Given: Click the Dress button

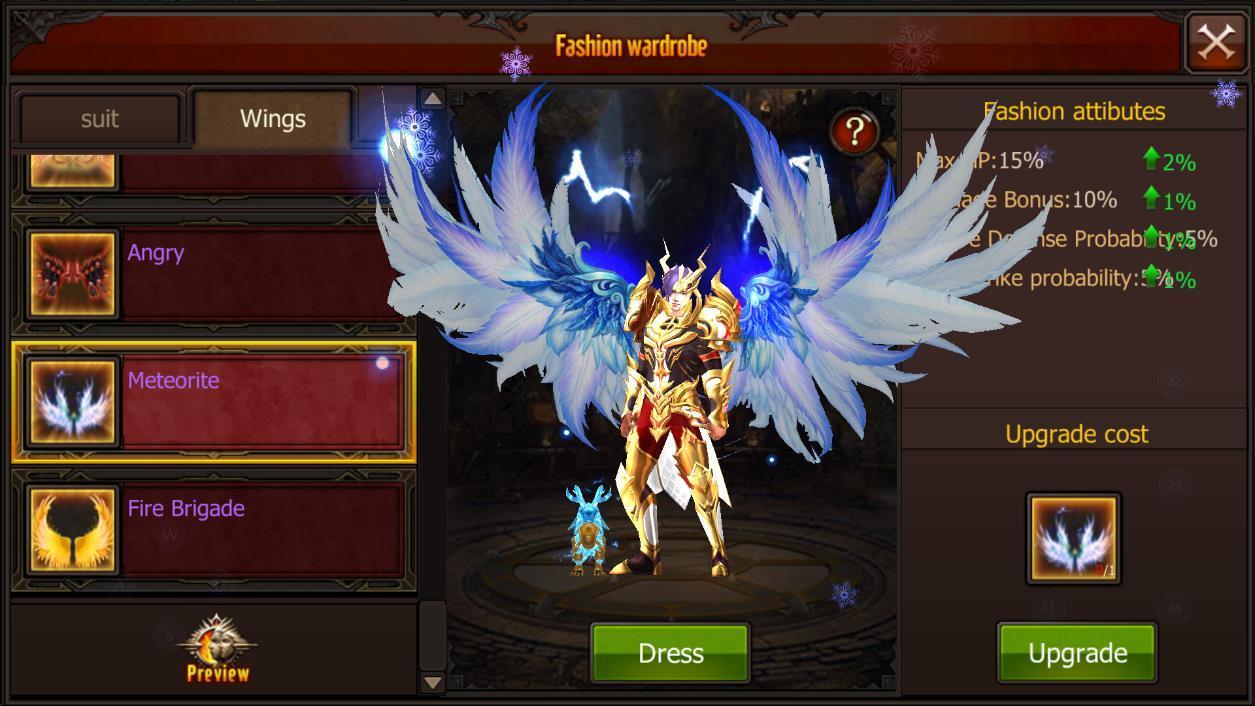Looking at the screenshot, I should click(x=670, y=653).
